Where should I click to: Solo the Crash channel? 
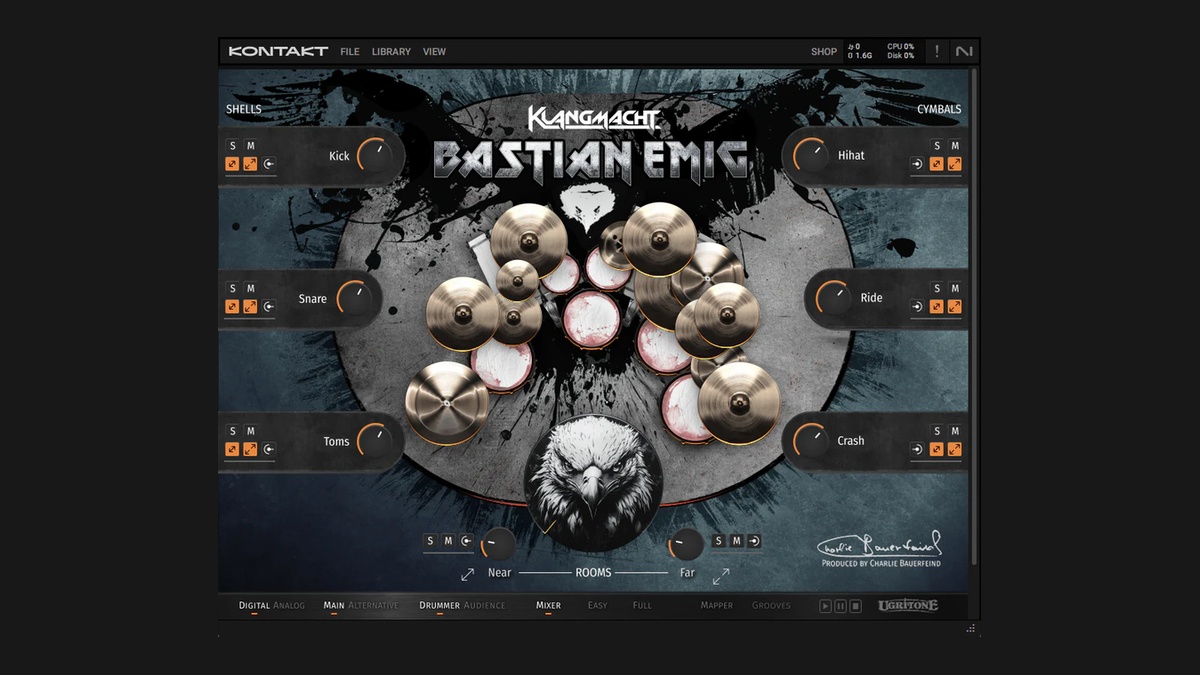[937, 432]
